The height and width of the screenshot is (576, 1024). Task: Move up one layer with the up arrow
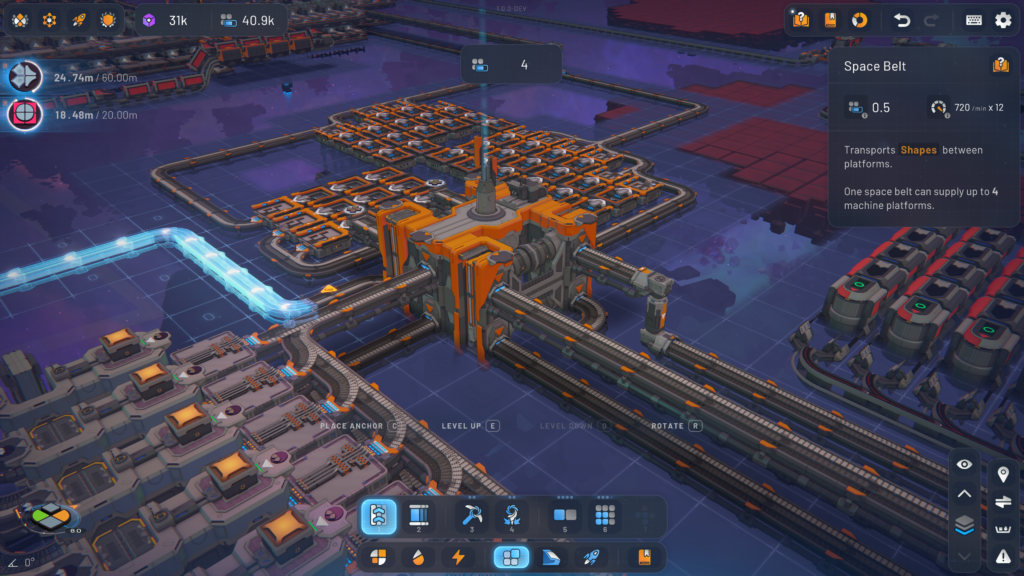coord(964,493)
